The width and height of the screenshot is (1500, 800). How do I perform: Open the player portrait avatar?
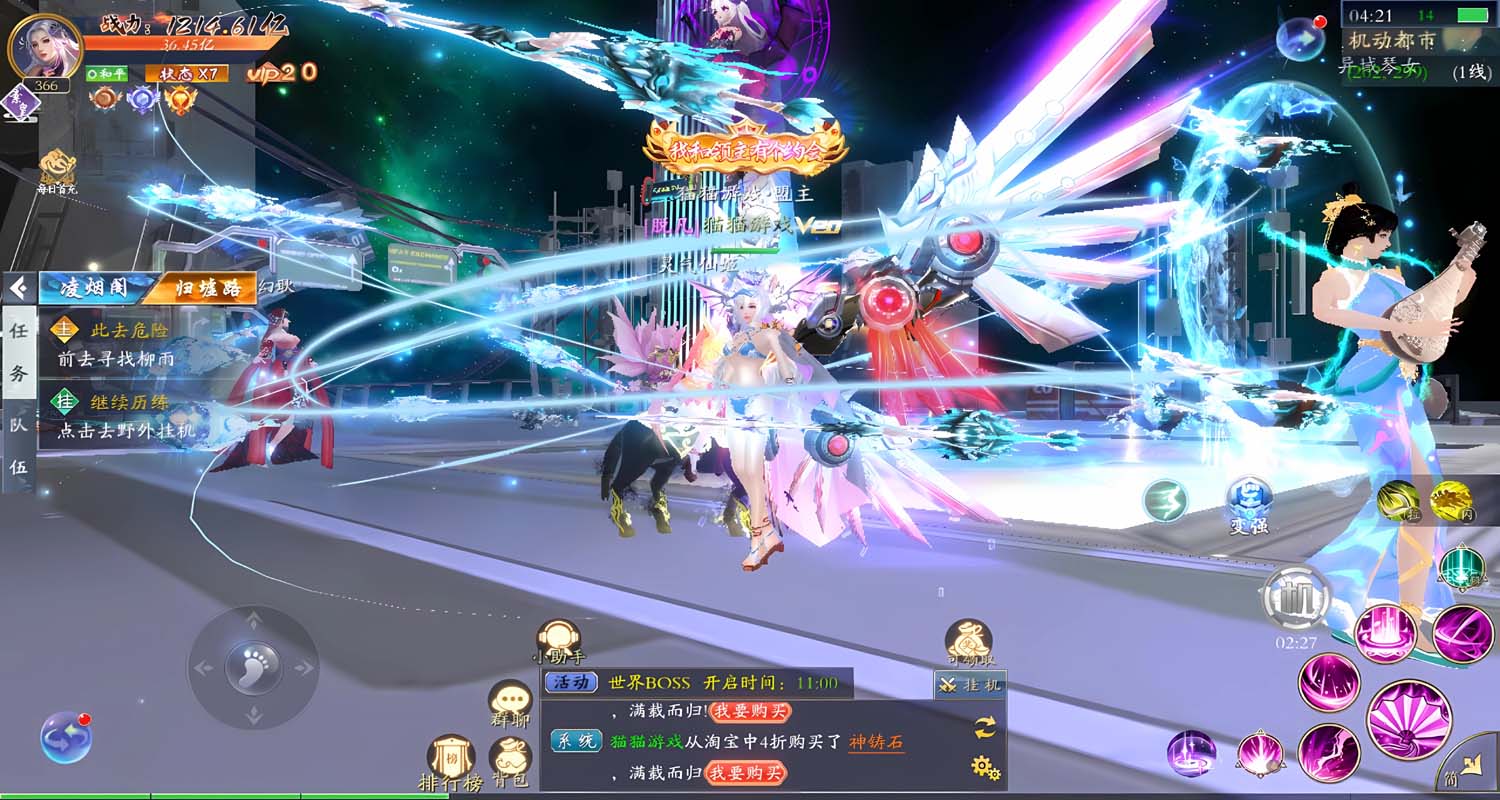[x=44, y=46]
